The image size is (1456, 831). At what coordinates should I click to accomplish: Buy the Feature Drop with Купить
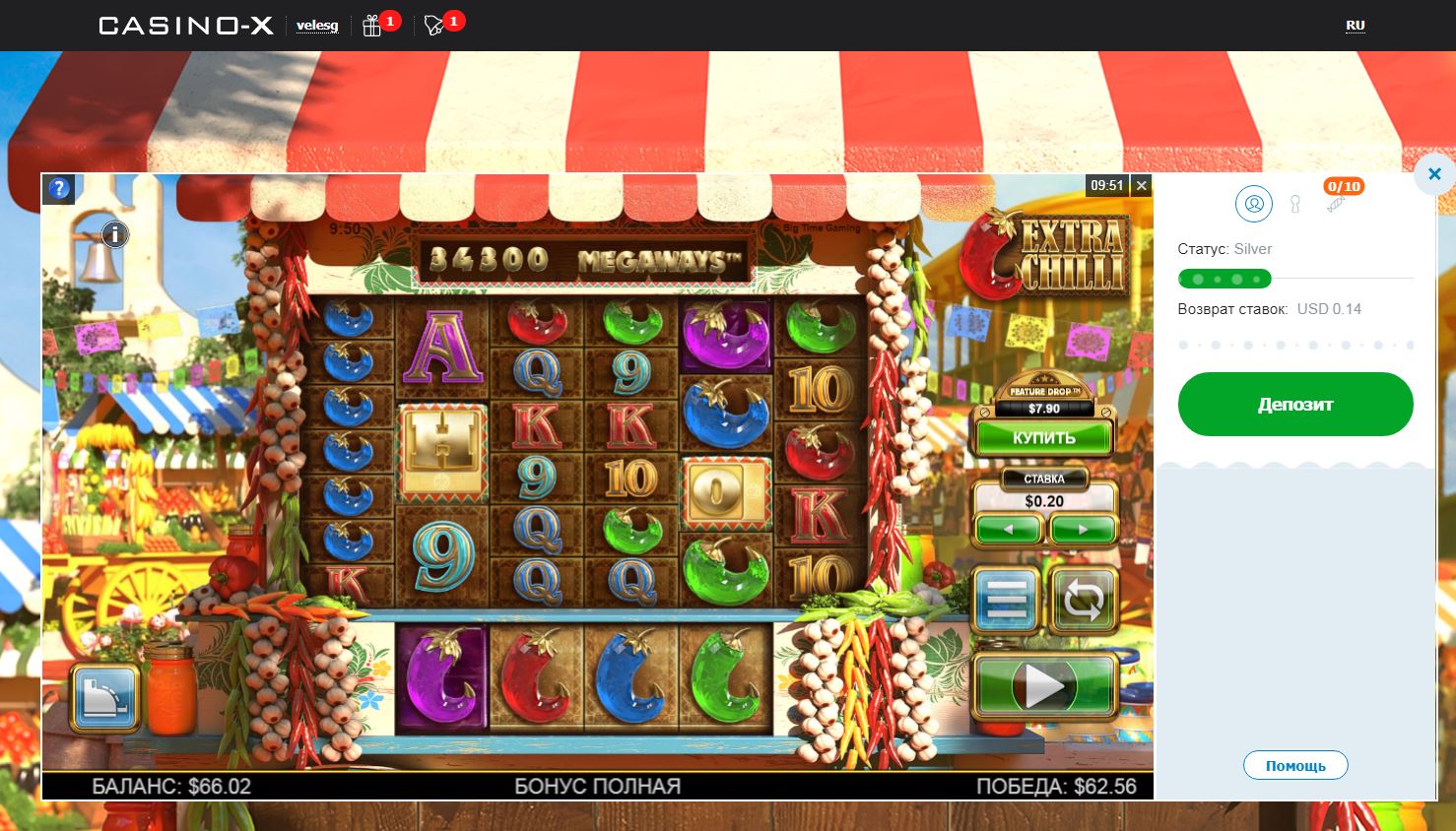click(1043, 437)
